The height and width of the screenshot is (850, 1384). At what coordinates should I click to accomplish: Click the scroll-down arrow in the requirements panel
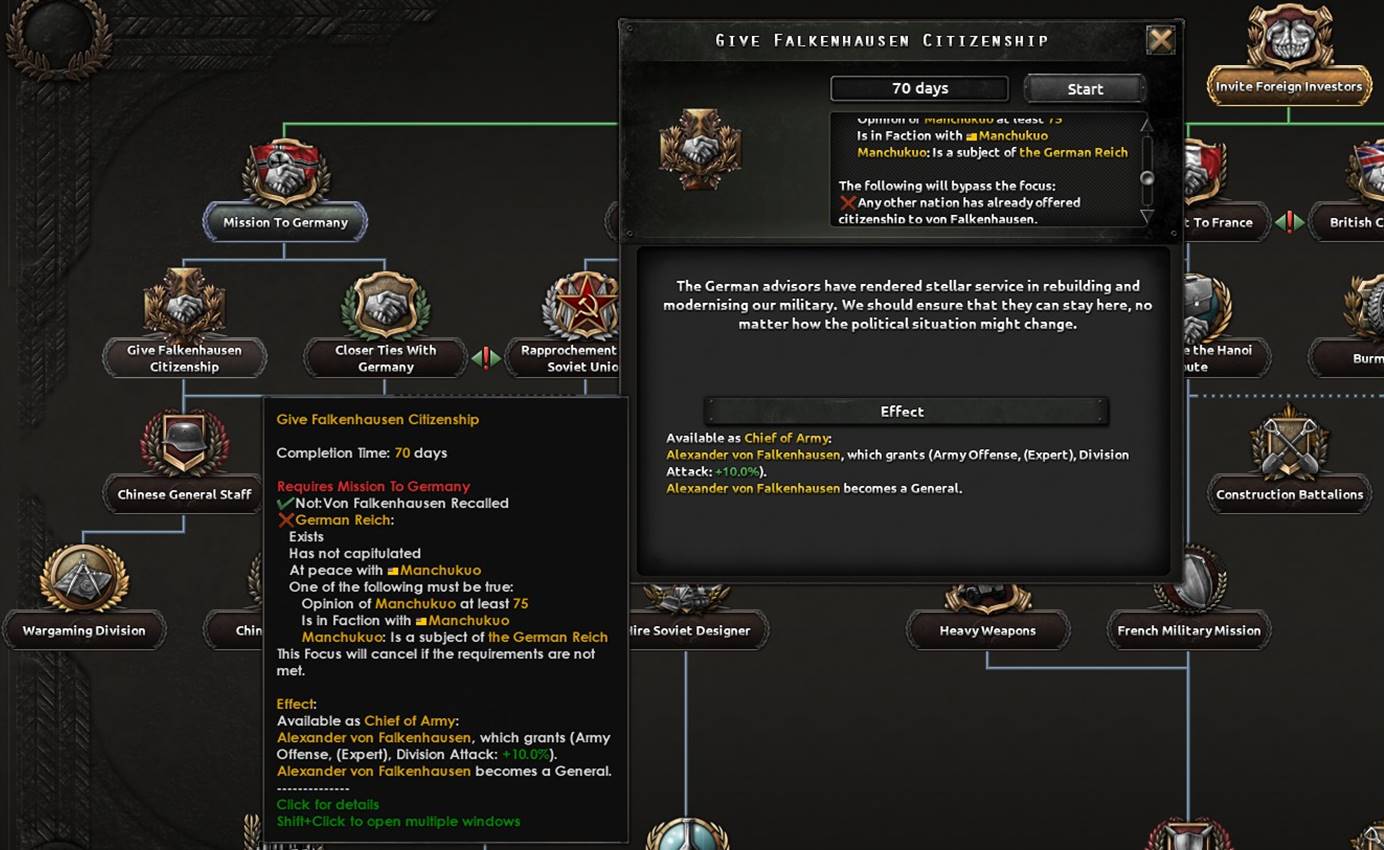tap(1148, 218)
